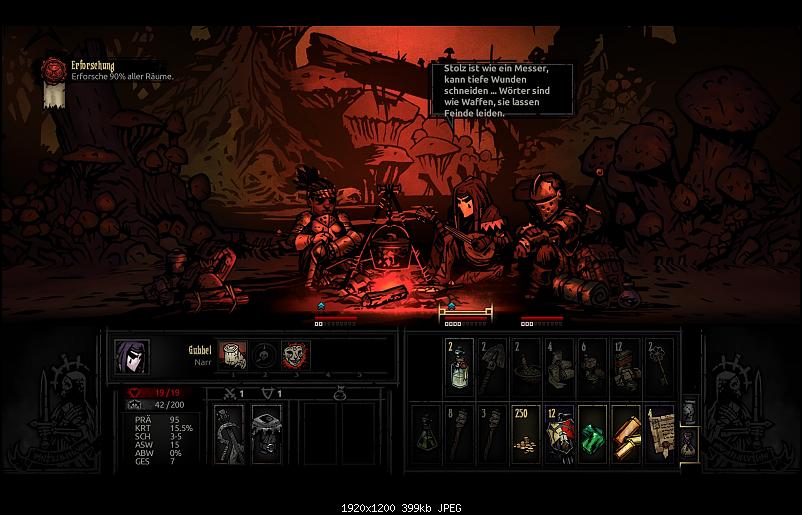Image resolution: width=802 pixels, height=515 pixels.
Task: Select the stack of 3 torches
Action: coord(493,435)
